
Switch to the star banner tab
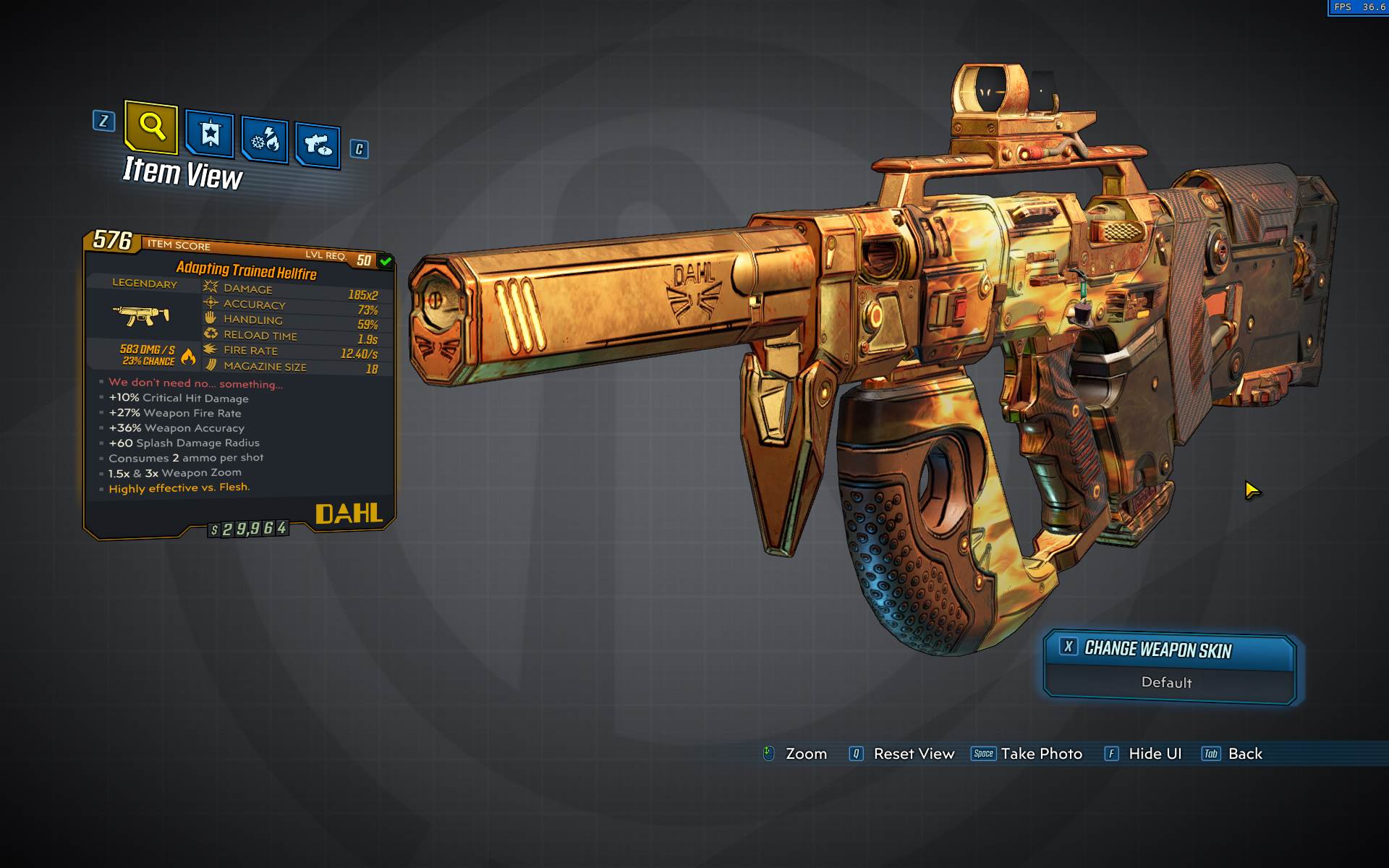[210, 134]
